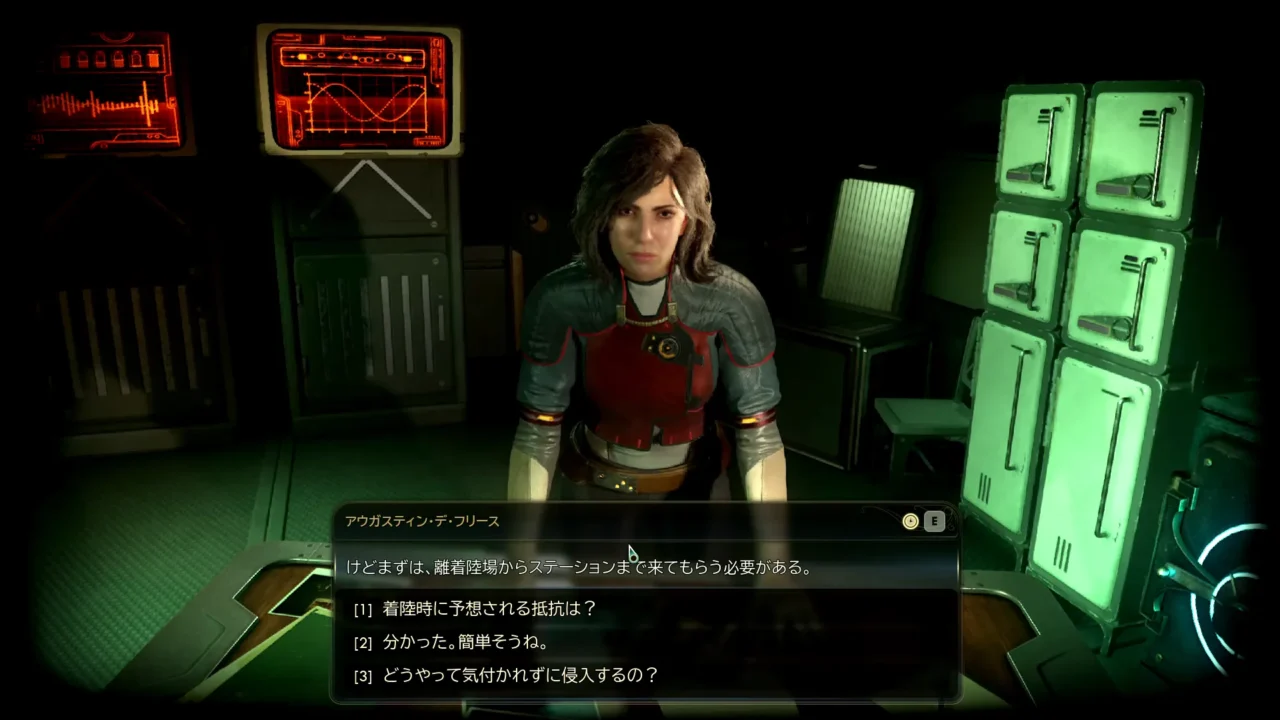Choose the reply 着陸時に予想される抵抗は？

489,608
